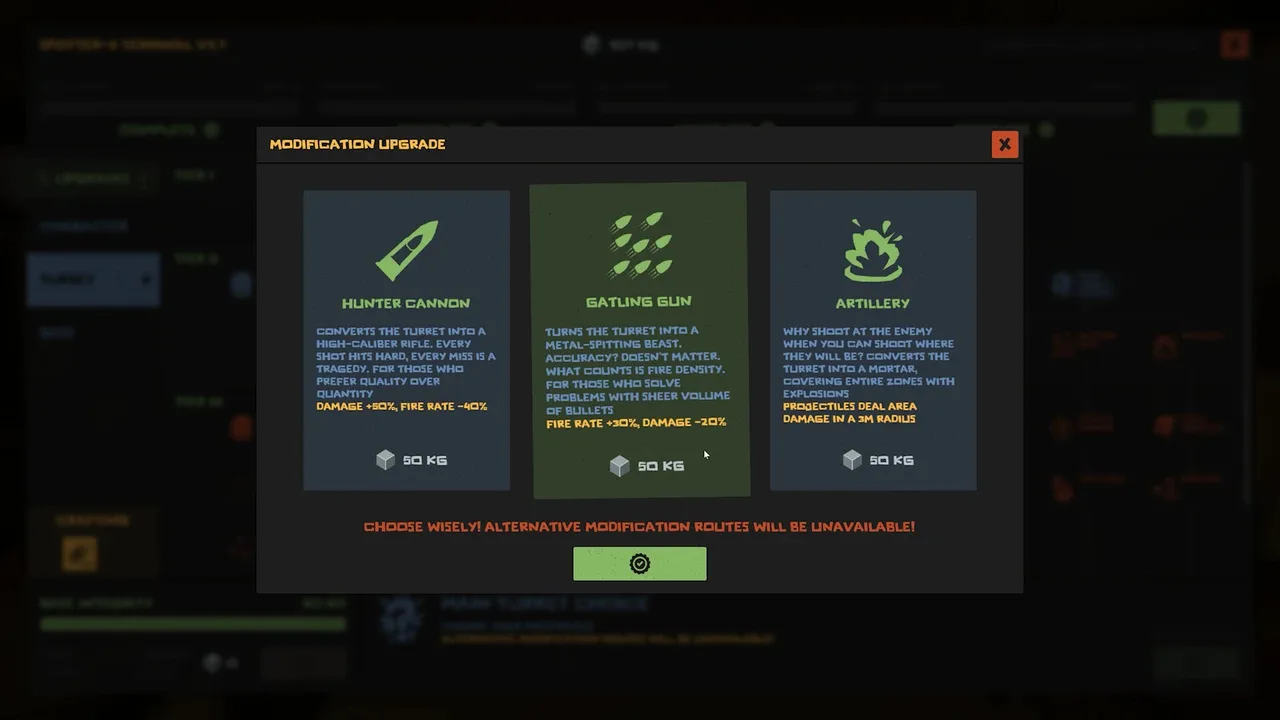Confirm the selected modification with green button
The height and width of the screenshot is (720, 1280).
pos(639,564)
